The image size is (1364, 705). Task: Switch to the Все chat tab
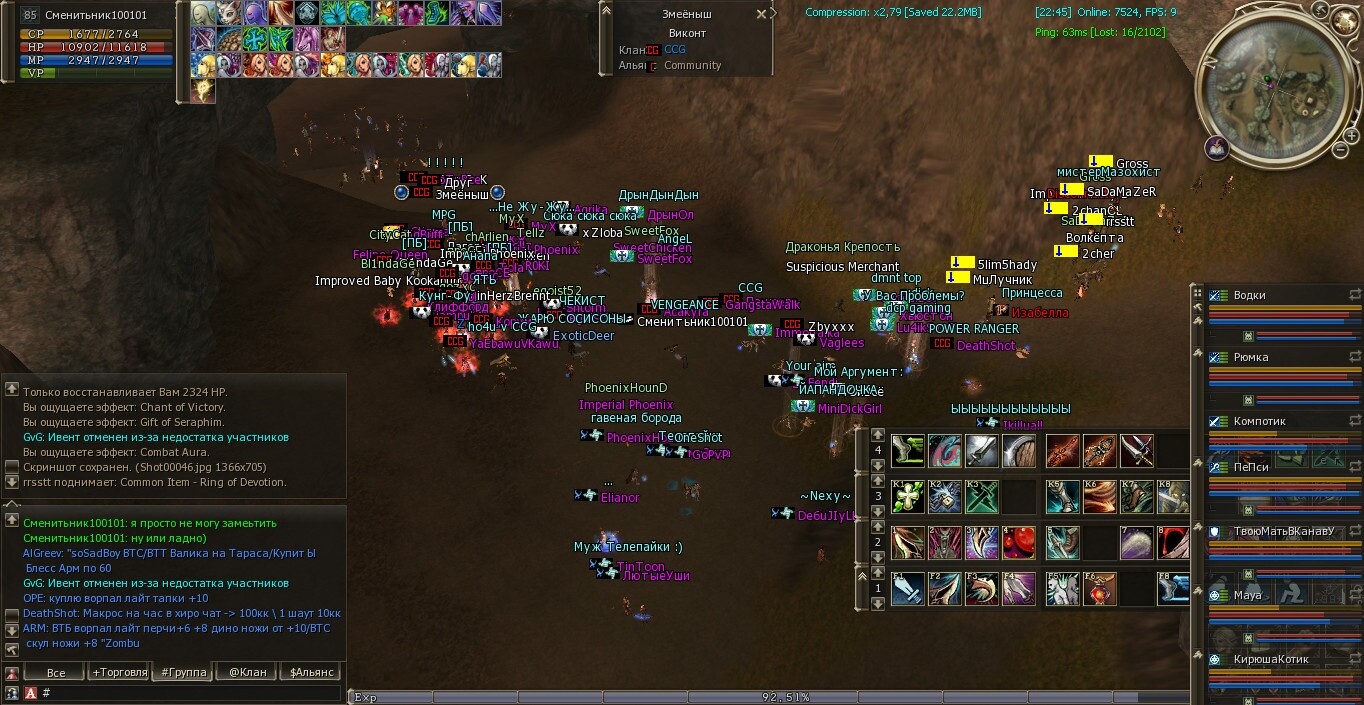[56, 672]
